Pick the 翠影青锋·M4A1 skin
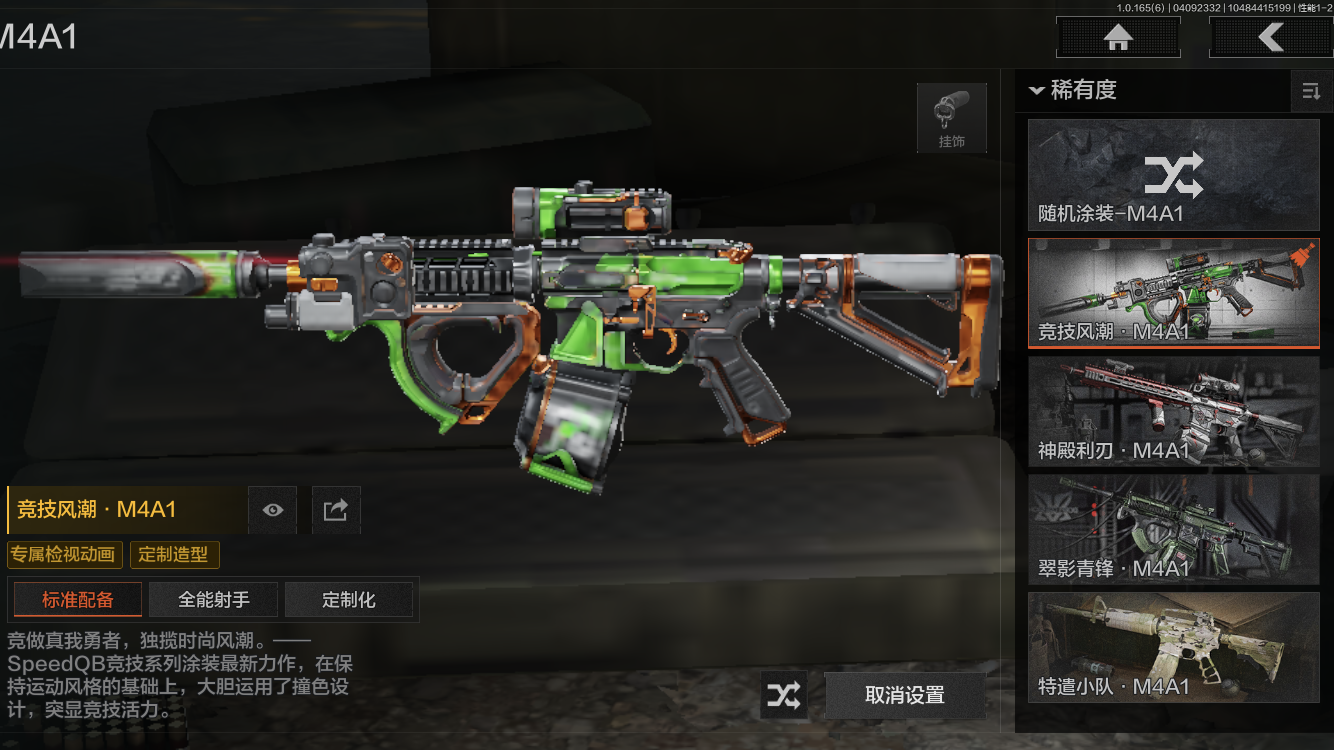The height and width of the screenshot is (750, 1334). click(1173, 529)
